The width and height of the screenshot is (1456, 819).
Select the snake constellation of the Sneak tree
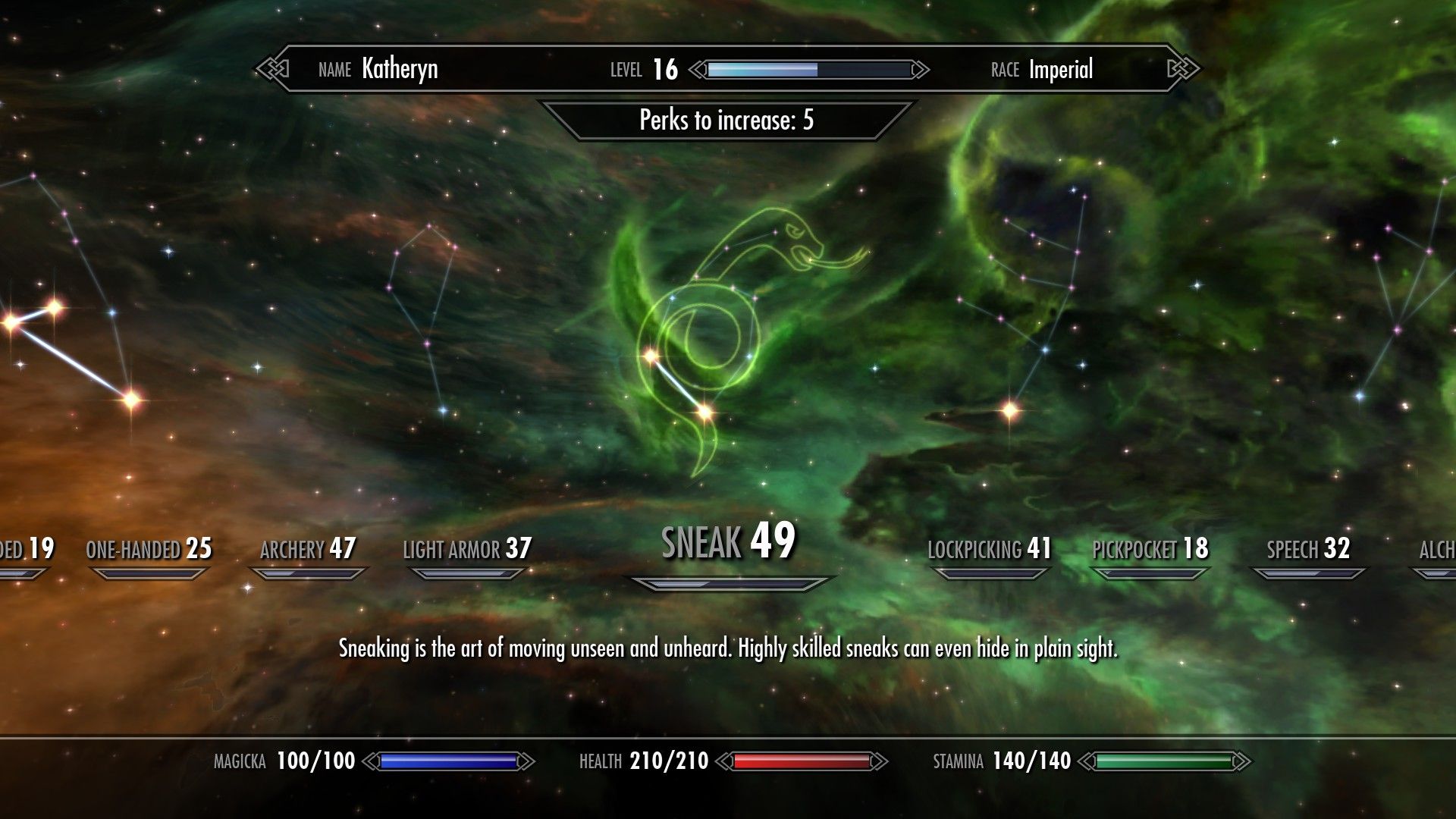tap(728, 326)
